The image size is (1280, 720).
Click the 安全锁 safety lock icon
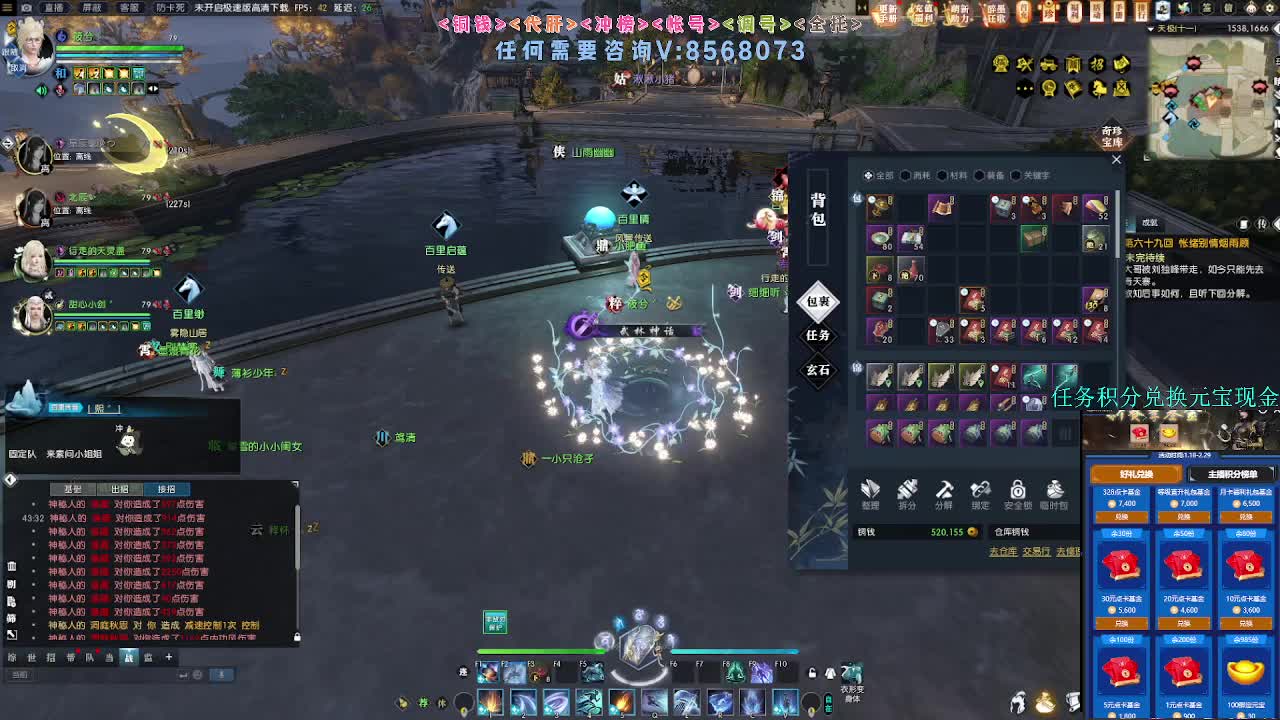pyautogui.click(x=1017, y=493)
